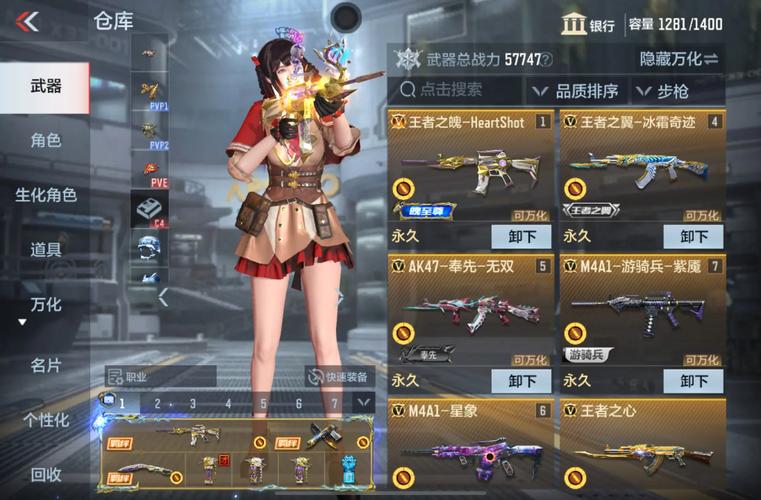The height and width of the screenshot is (500, 761).
Task: Go back using the top-left arrow
Action: point(27,21)
